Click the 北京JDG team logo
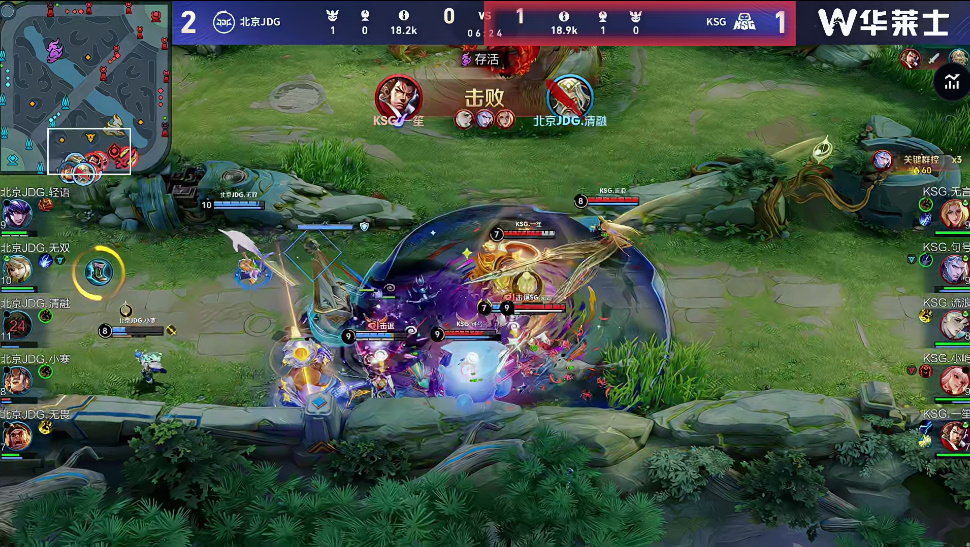Image resolution: width=970 pixels, height=547 pixels. coord(223,22)
